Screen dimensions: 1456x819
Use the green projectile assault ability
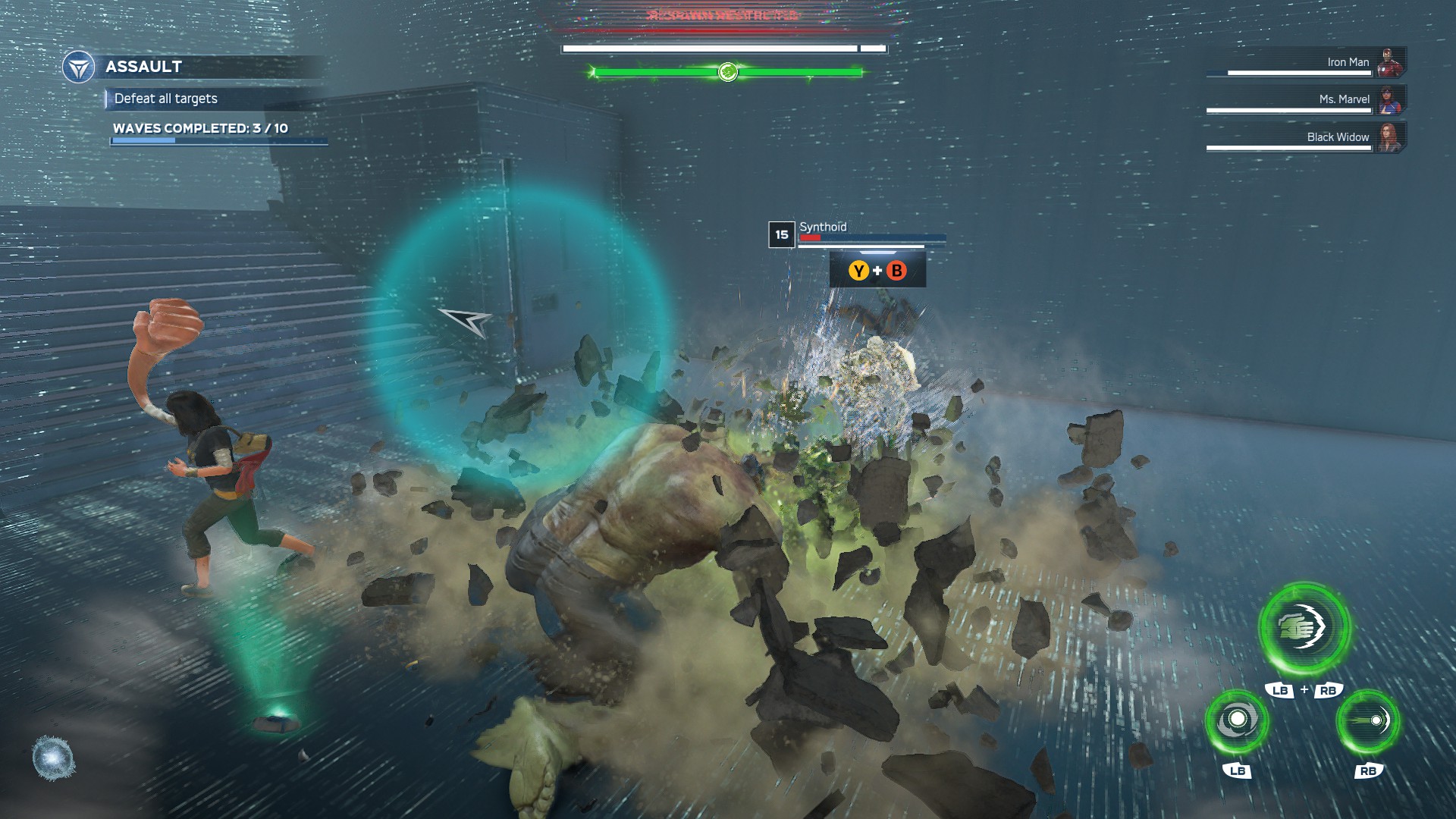coord(1367,720)
